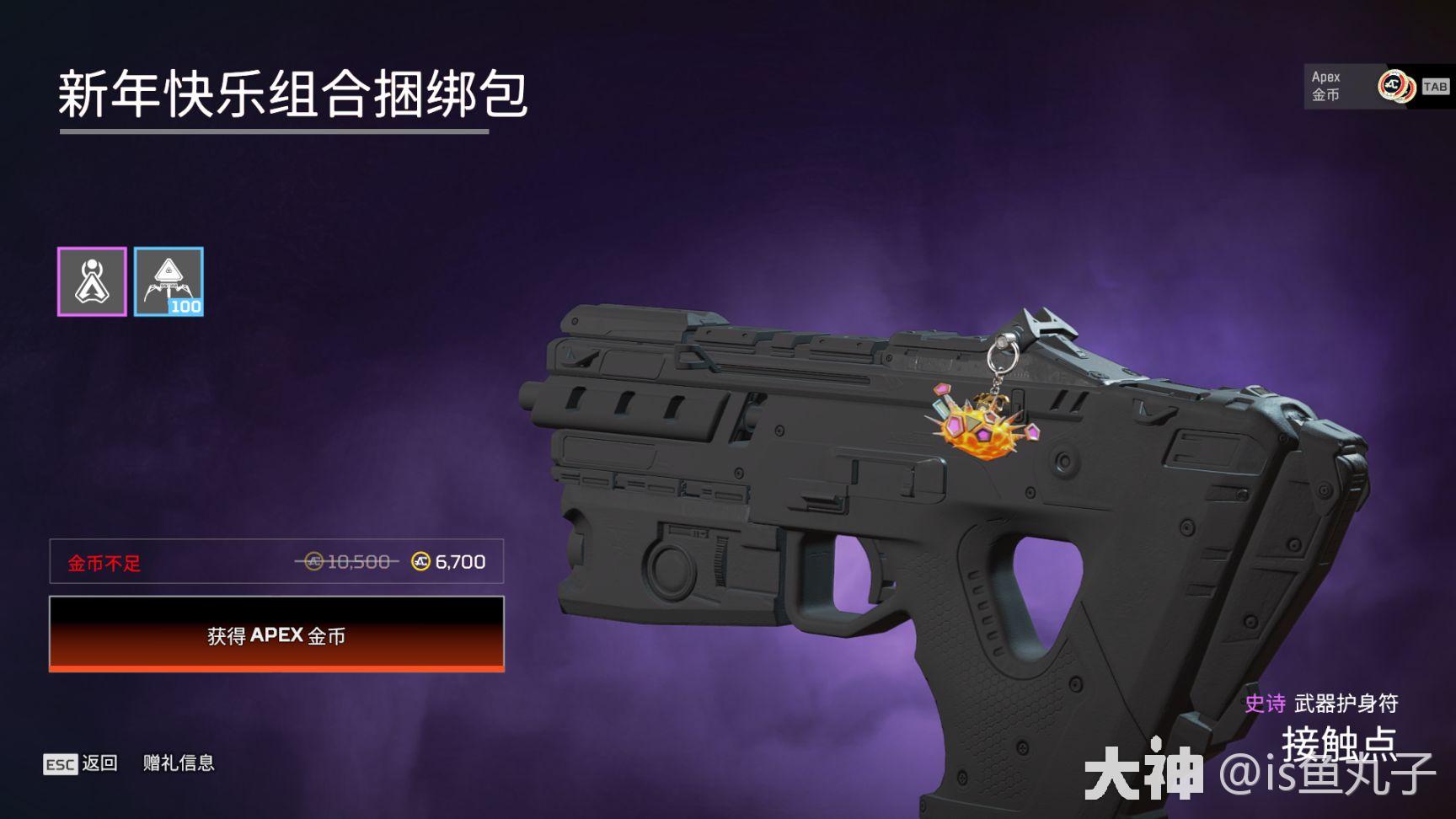Click the ESC key icon at bottom left
The image size is (1456, 819).
click(59, 763)
